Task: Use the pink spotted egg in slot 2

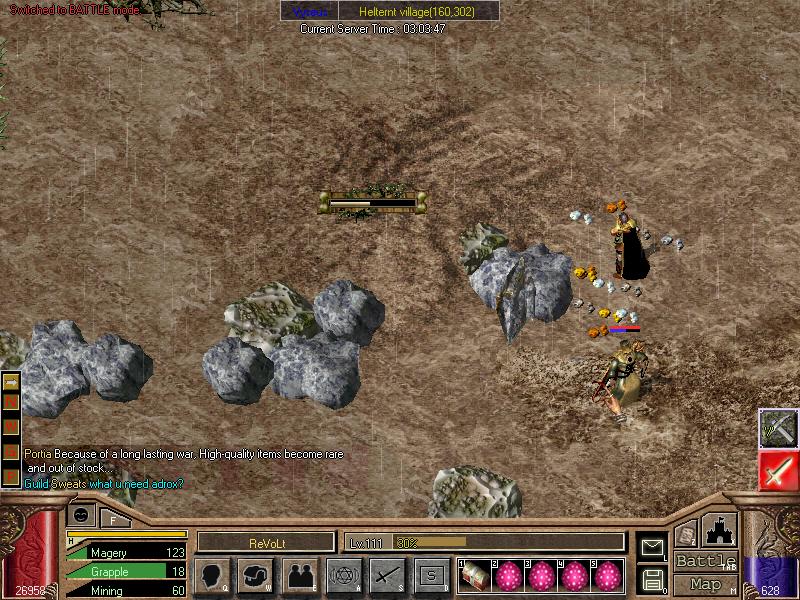Action: click(x=509, y=575)
